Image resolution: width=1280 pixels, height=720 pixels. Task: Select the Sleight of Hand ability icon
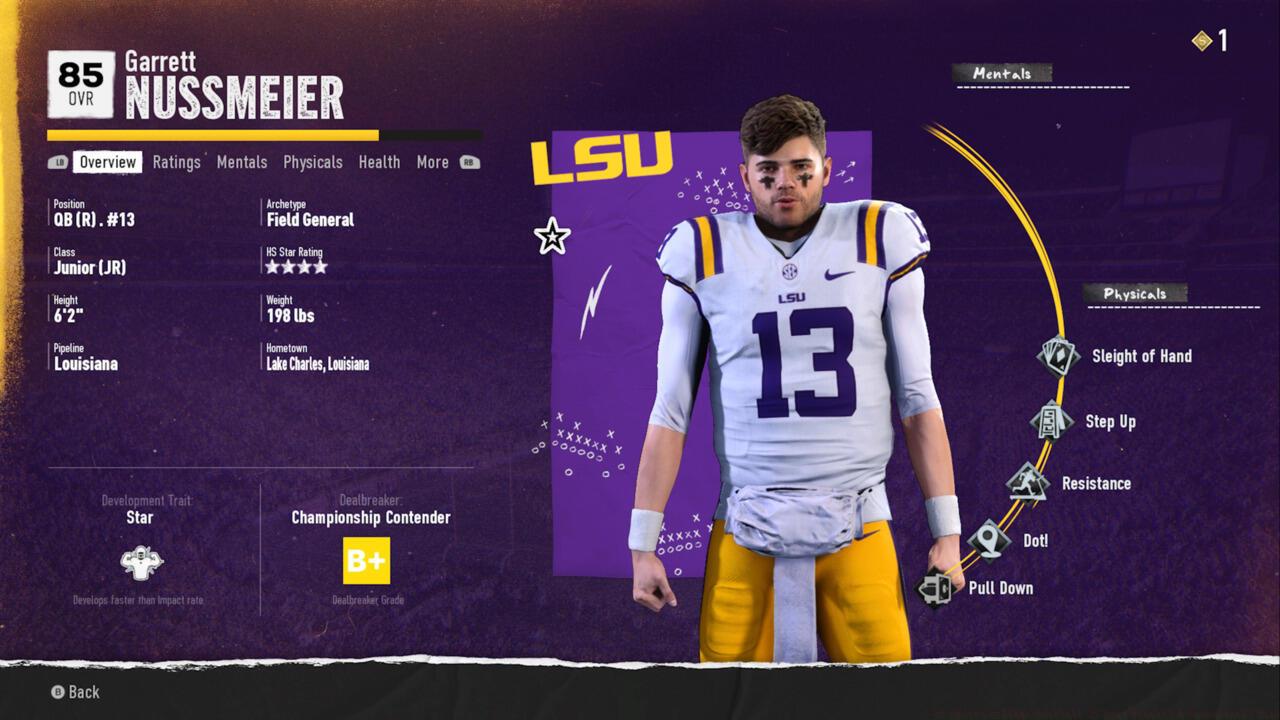click(1058, 356)
